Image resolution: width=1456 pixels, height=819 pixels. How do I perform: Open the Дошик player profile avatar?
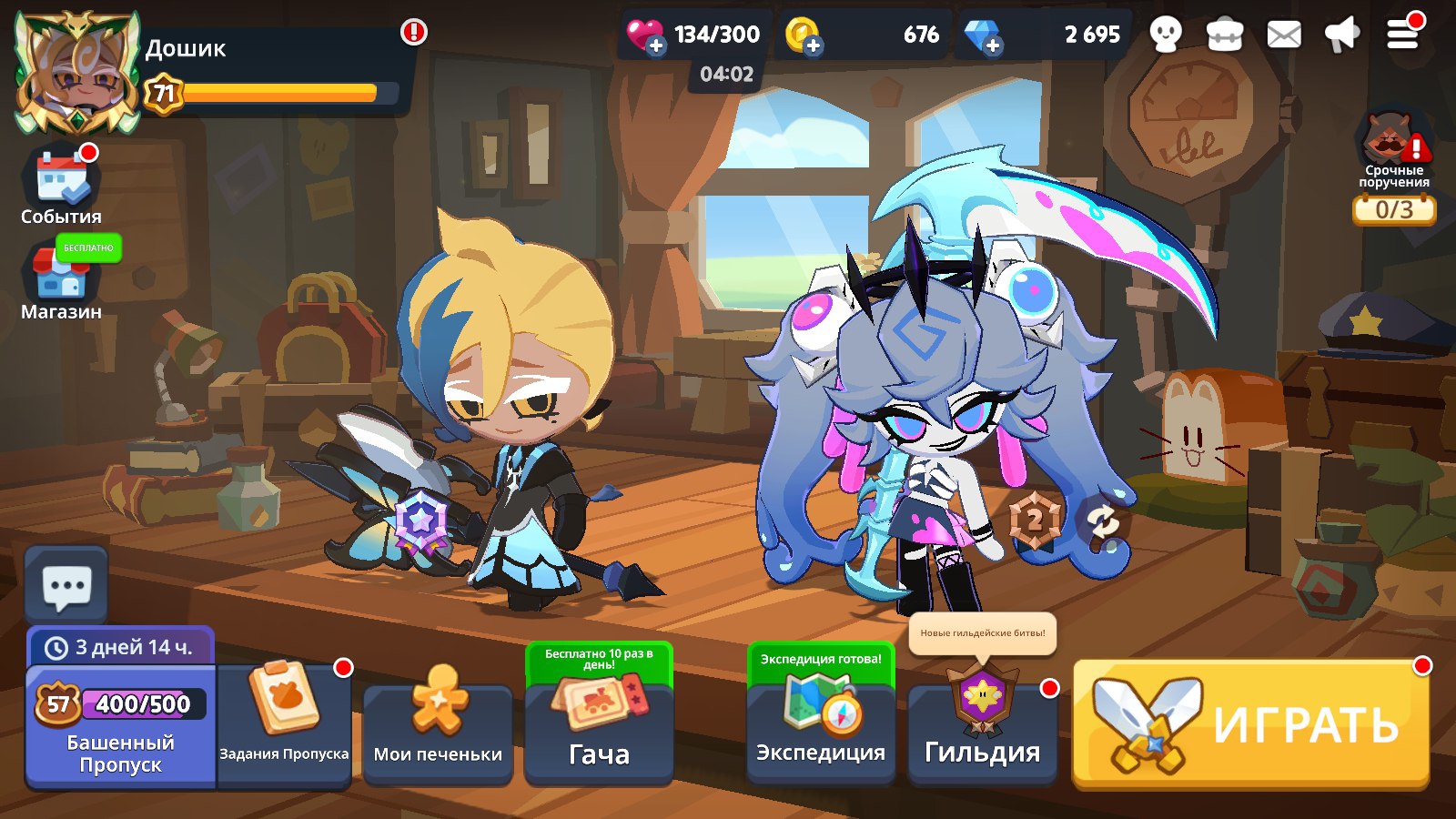(76, 73)
